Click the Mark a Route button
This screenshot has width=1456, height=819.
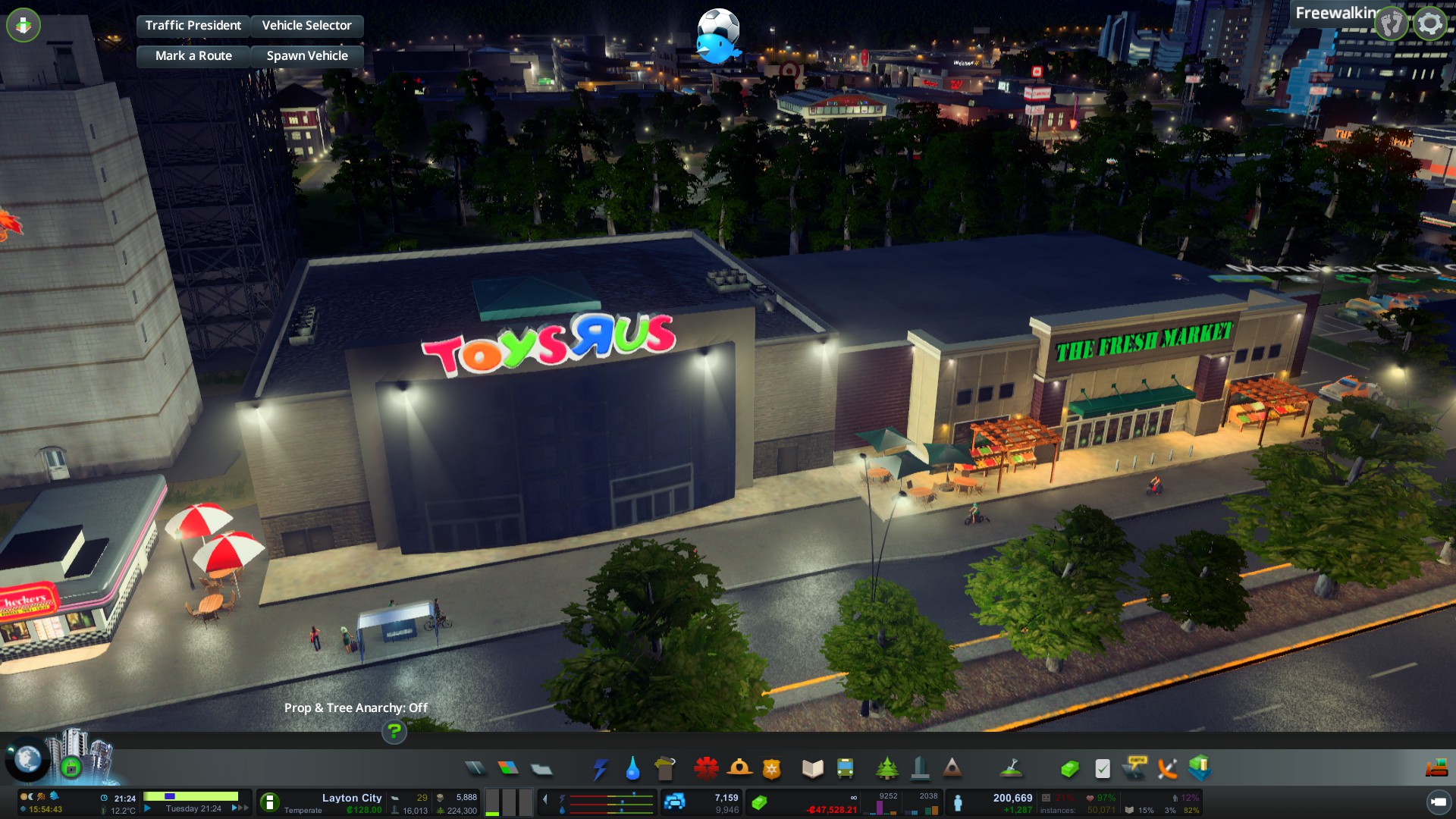pos(193,56)
